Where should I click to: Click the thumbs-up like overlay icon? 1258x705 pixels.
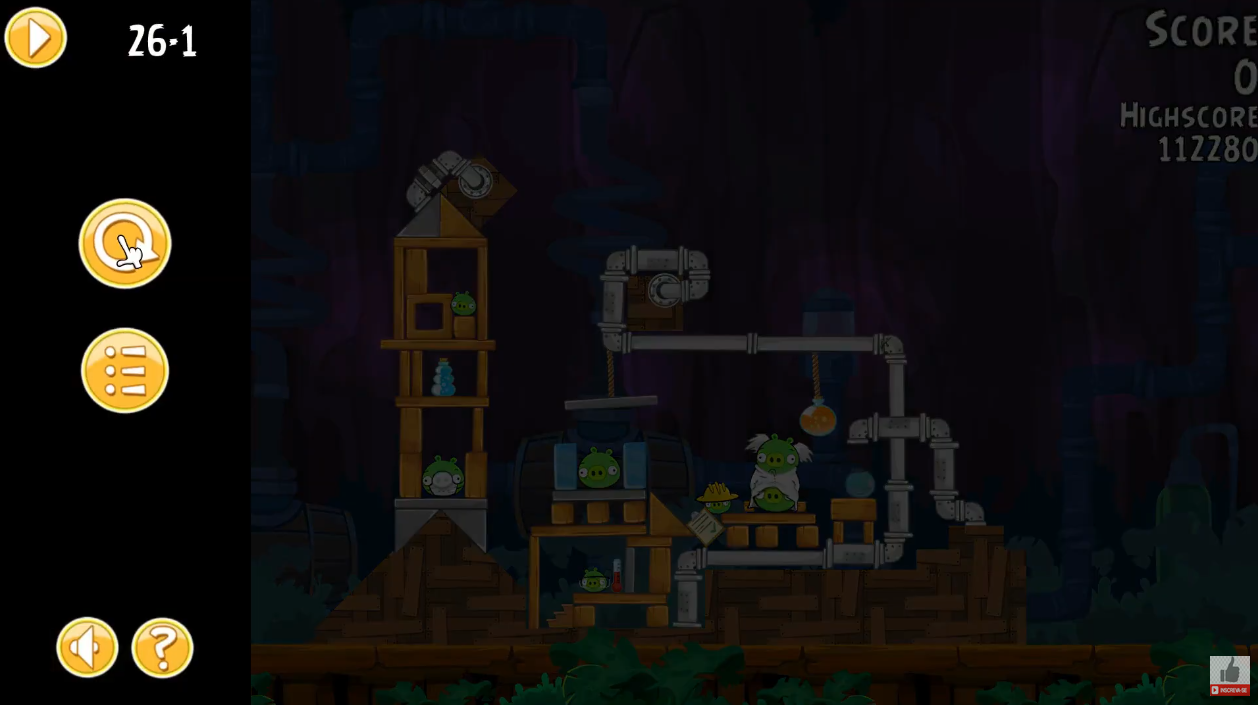click(x=1229, y=670)
